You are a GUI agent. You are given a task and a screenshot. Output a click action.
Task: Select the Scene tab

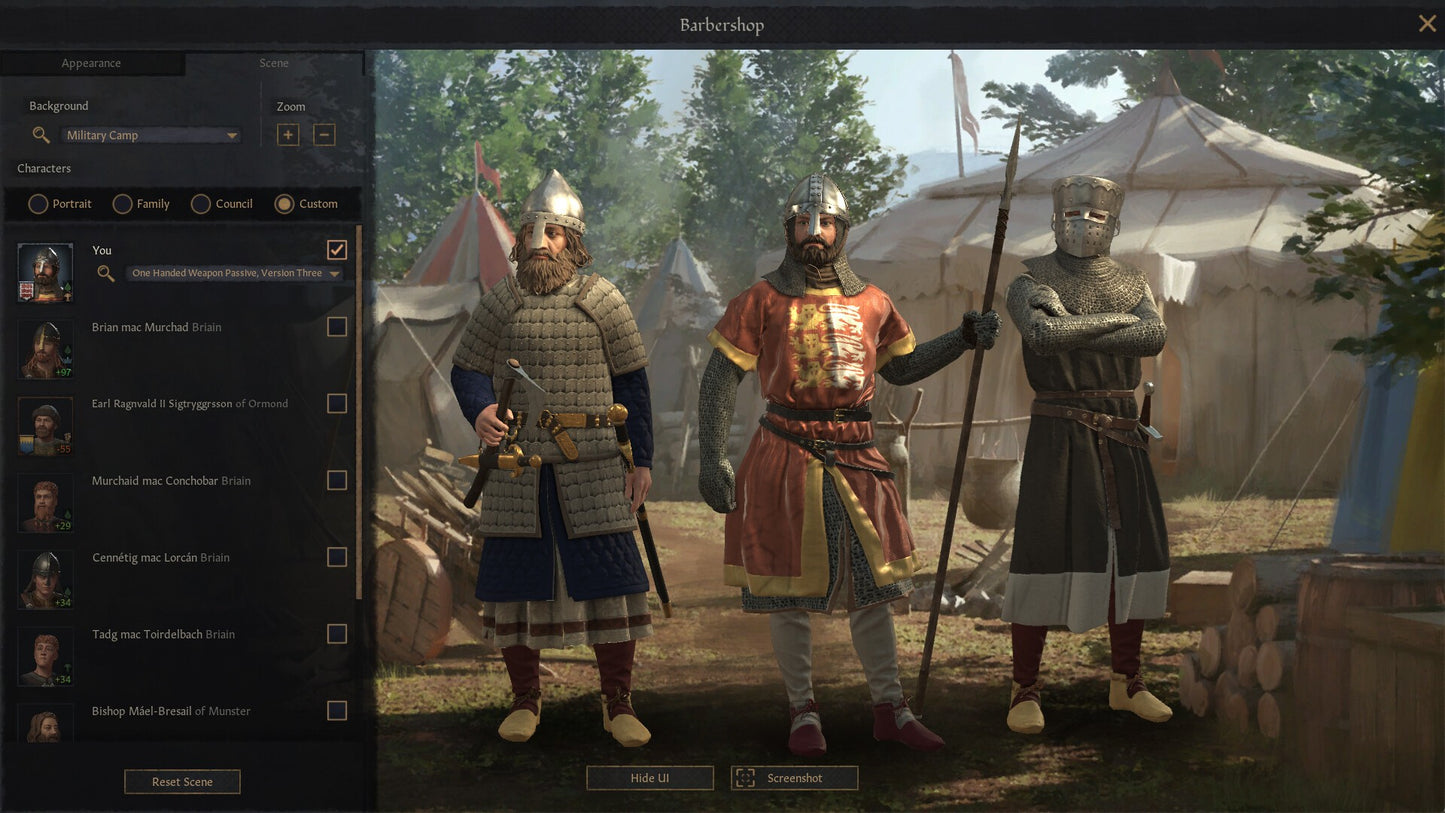click(x=273, y=62)
